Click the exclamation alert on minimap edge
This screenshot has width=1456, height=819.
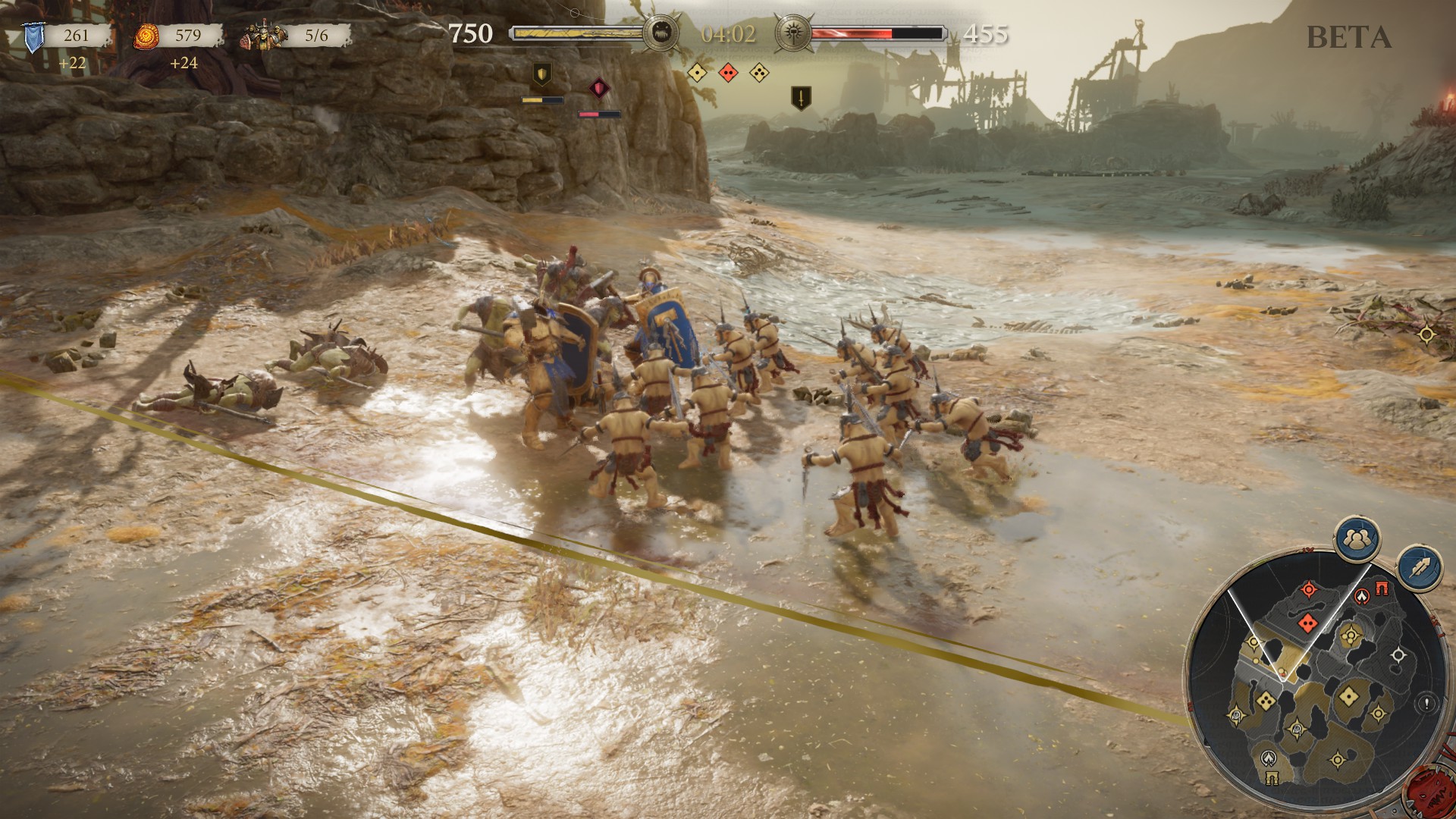[1426, 704]
